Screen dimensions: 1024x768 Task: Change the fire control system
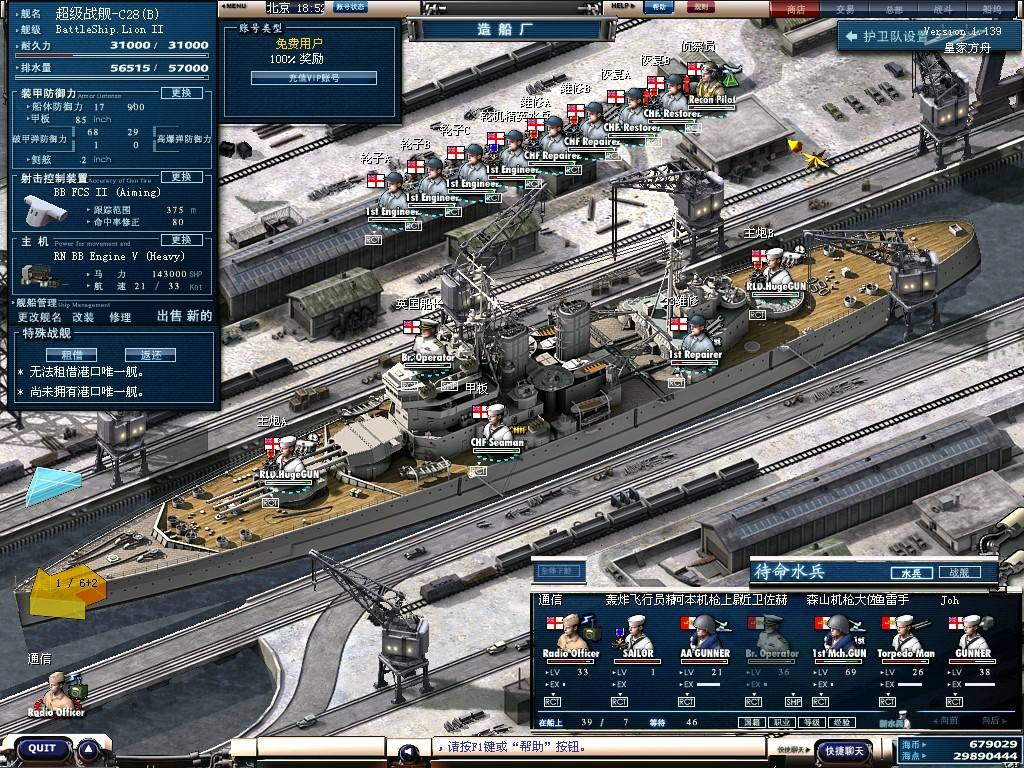pos(181,177)
